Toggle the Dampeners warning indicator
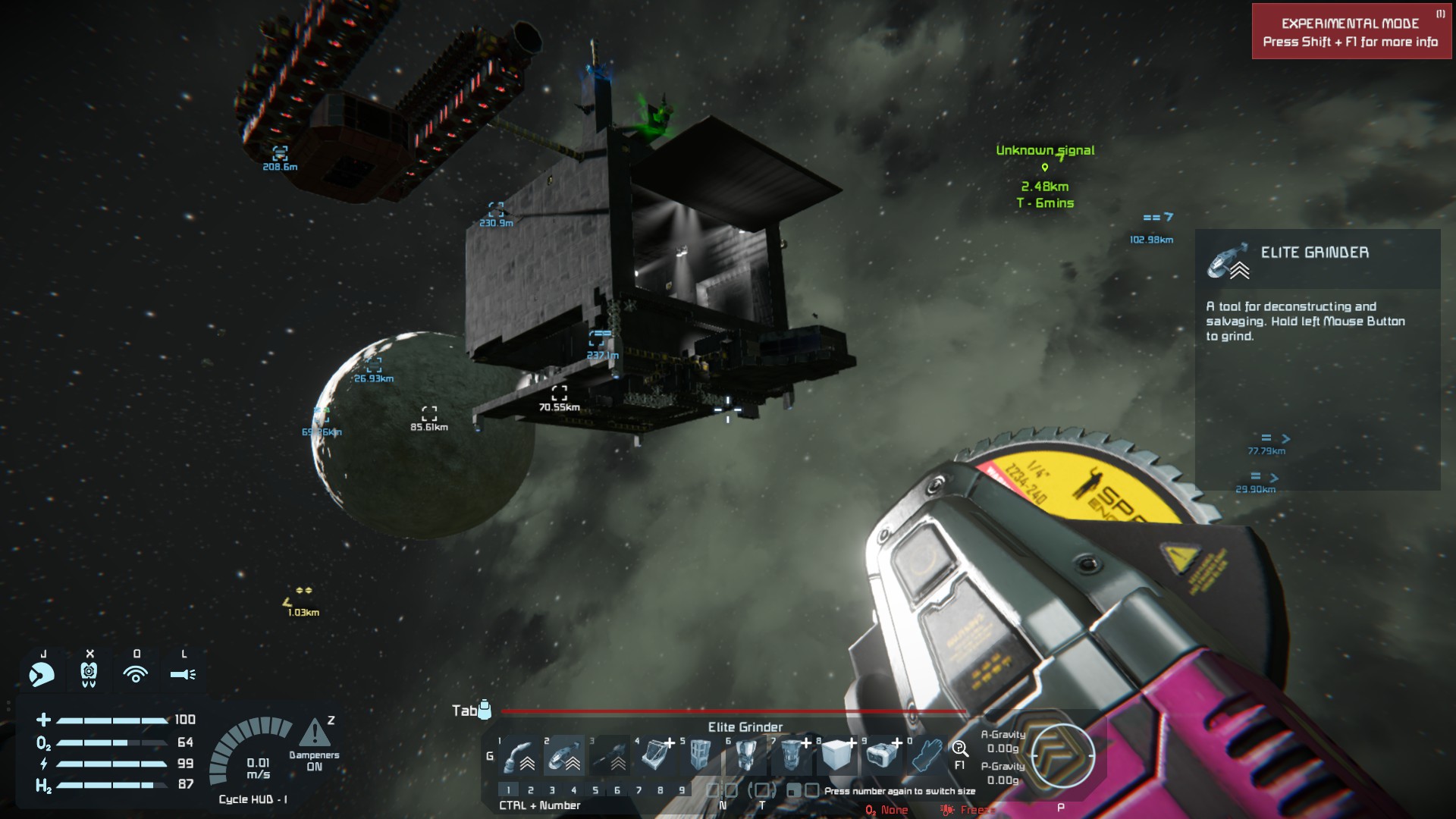Viewport: 1456px width, 819px height. (x=314, y=734)
